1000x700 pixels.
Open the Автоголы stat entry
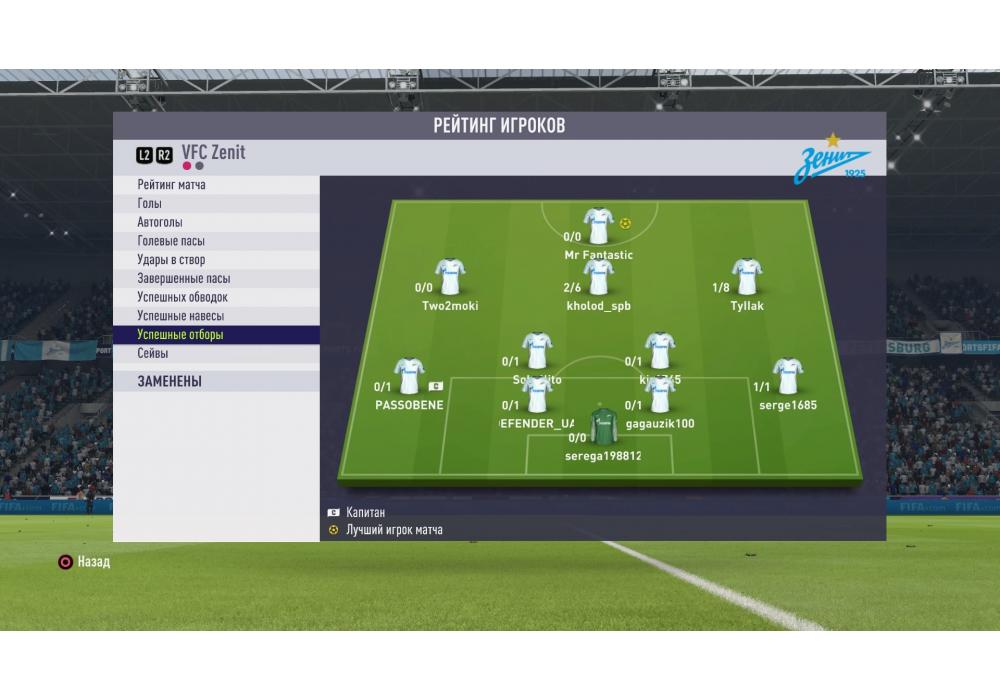coord(160,222)
